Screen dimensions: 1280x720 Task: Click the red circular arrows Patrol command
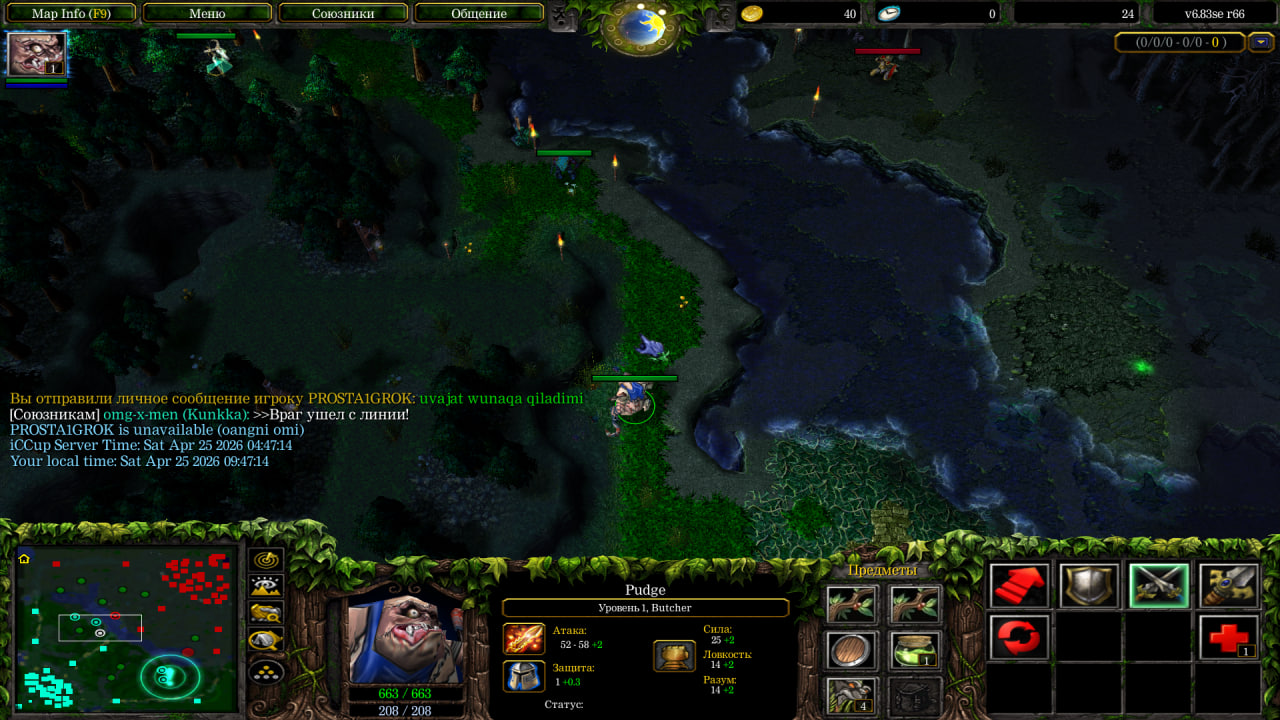click(x=1020, y=637)
